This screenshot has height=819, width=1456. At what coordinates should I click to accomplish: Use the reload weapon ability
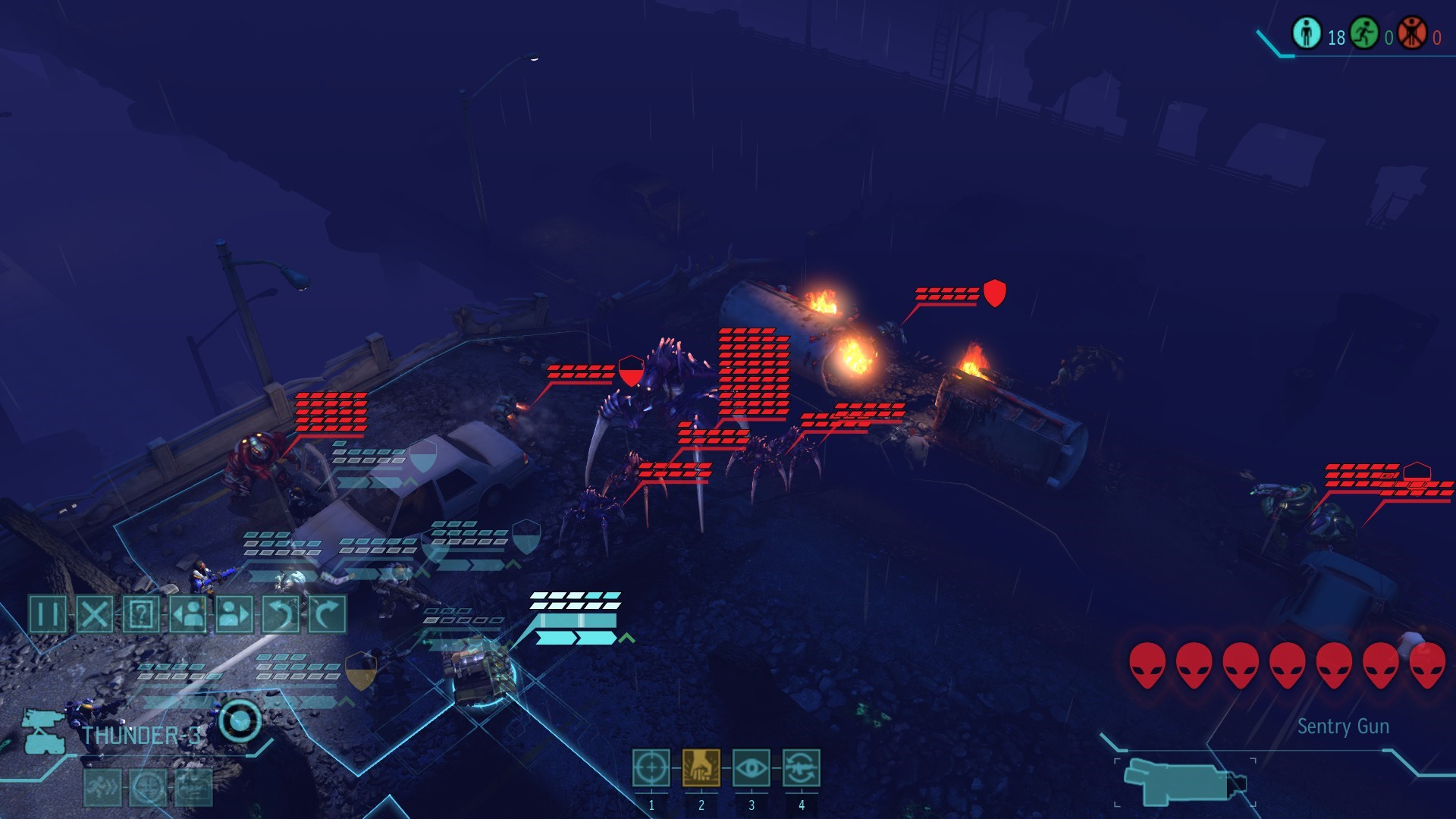click(x=801, y=768)
